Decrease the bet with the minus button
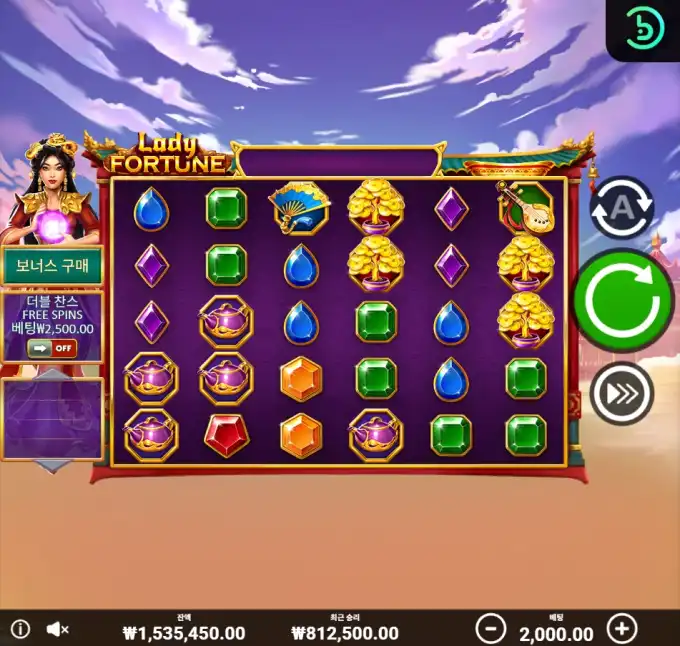The image size is (680, 646). 490,628
